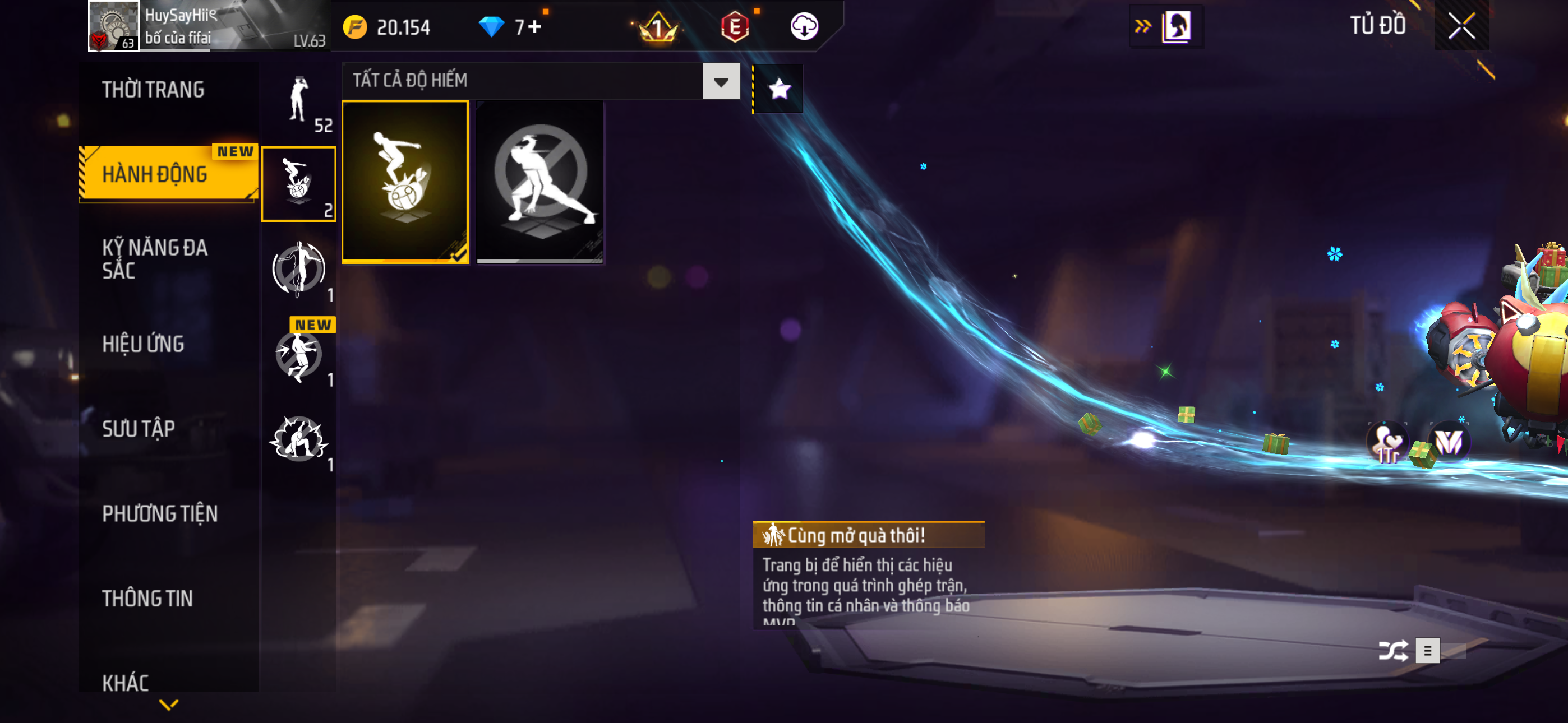Click the shuffle random icon
Image resolution: width=1568 pixels, height=723 pixels.
pos(1392,651)
